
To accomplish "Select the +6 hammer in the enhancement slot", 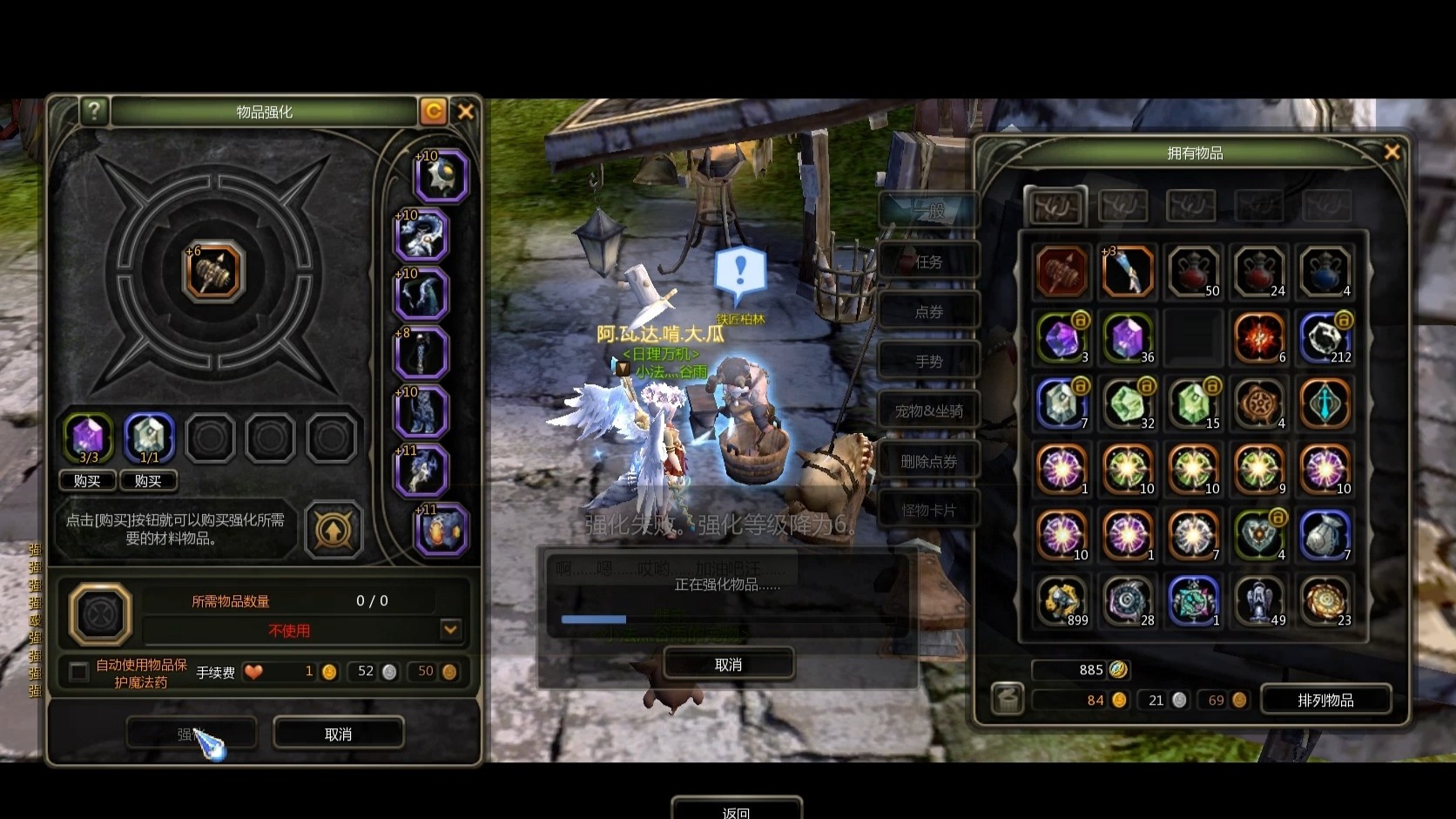I will click(213, 271).
